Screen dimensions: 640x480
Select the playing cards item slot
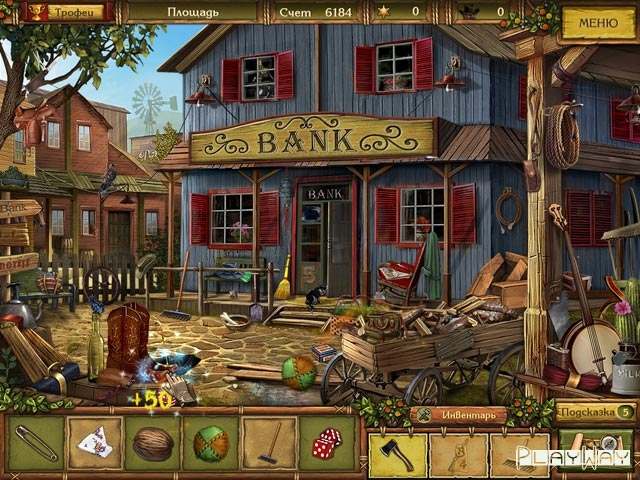pos(95,443)
